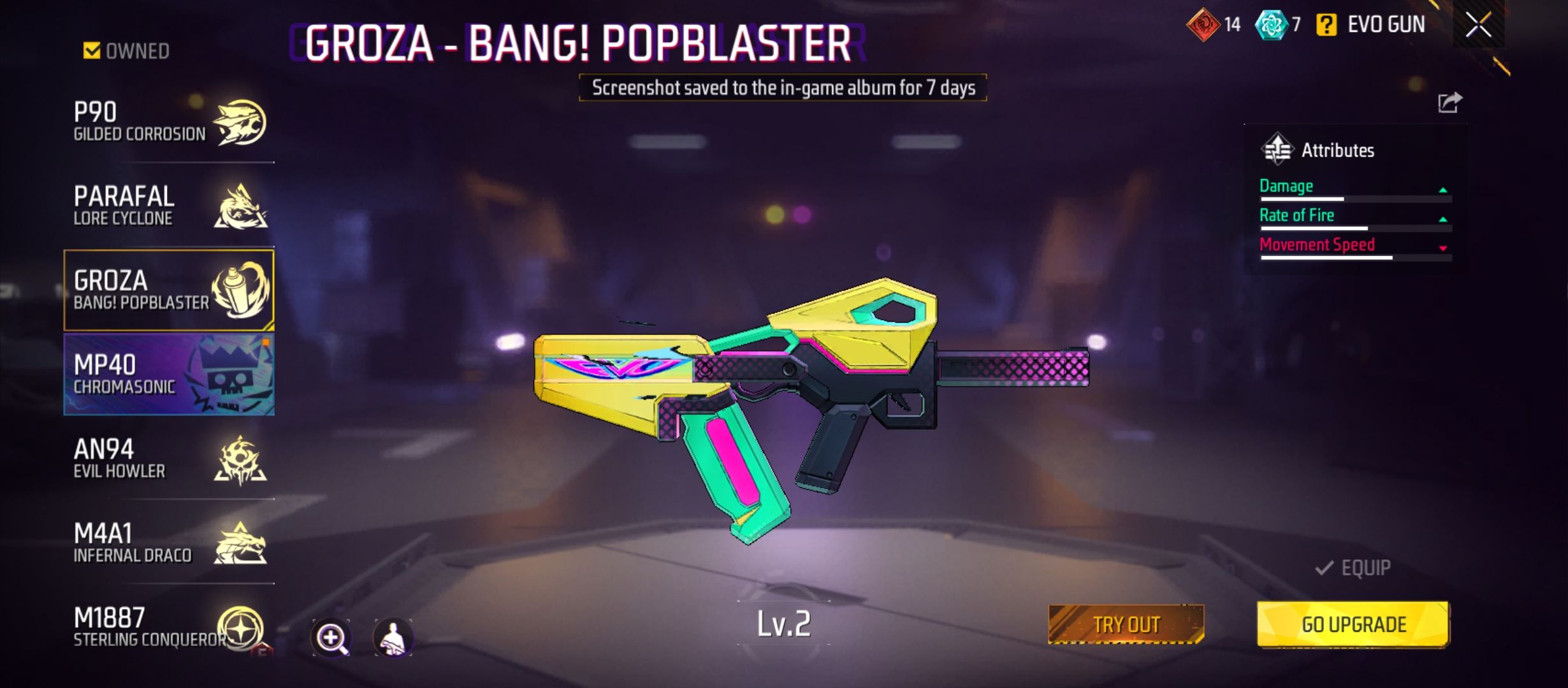Choose the Parafal Lore Cyclone entry
Image resolution: width=1568 pixels, height=688 pixels.
tap(169, 205)
